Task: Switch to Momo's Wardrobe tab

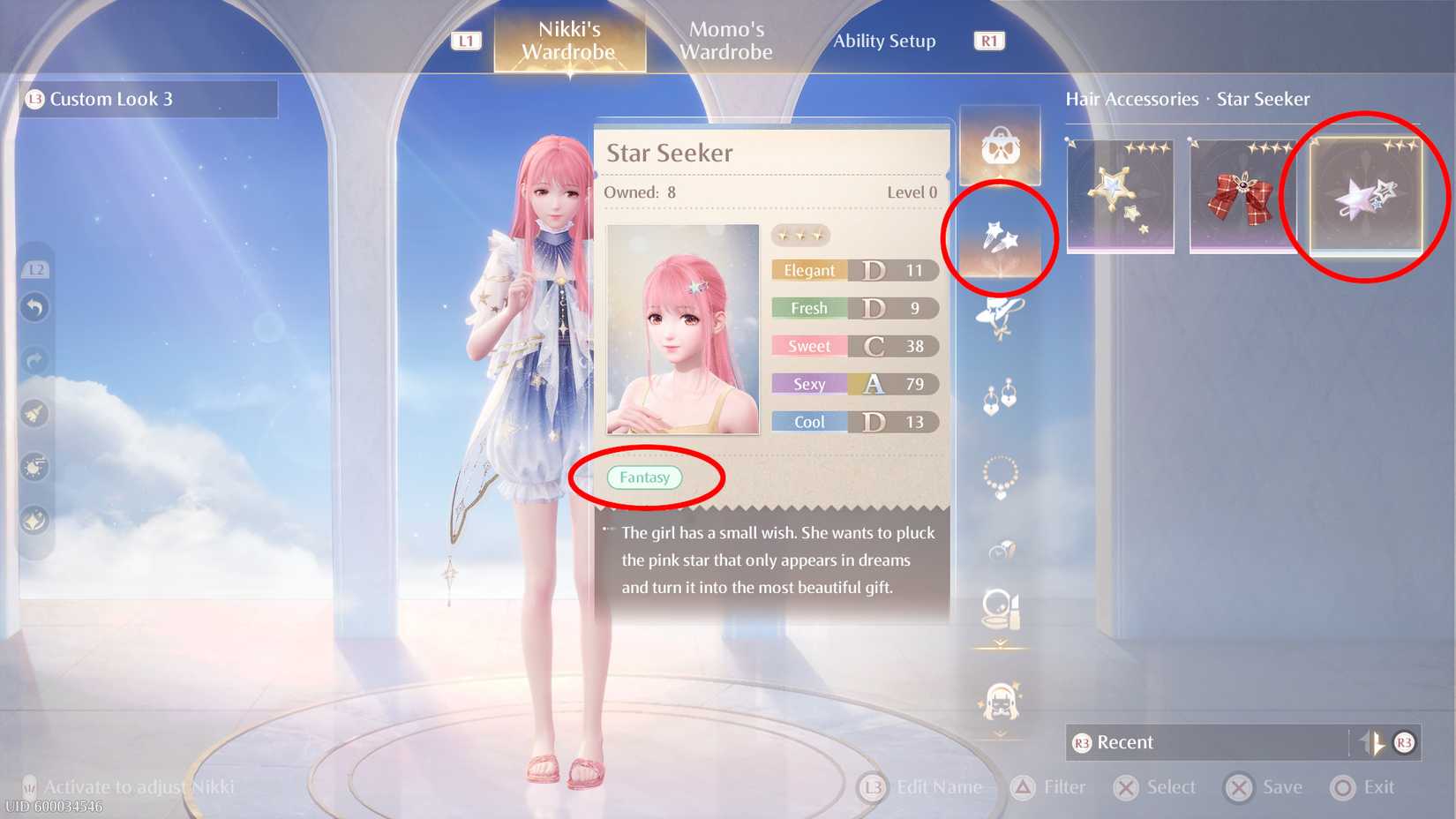Action: pos(725,40)
